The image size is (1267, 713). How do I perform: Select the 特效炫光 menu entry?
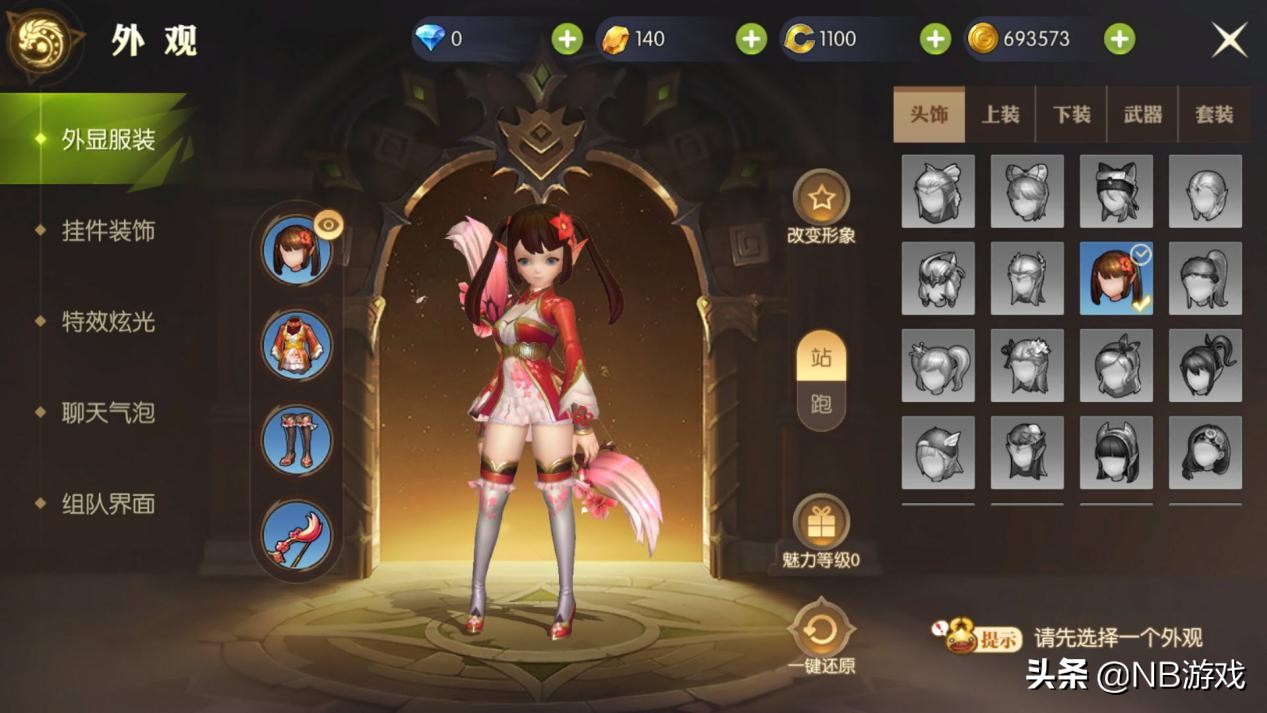[x=108, y=322]
